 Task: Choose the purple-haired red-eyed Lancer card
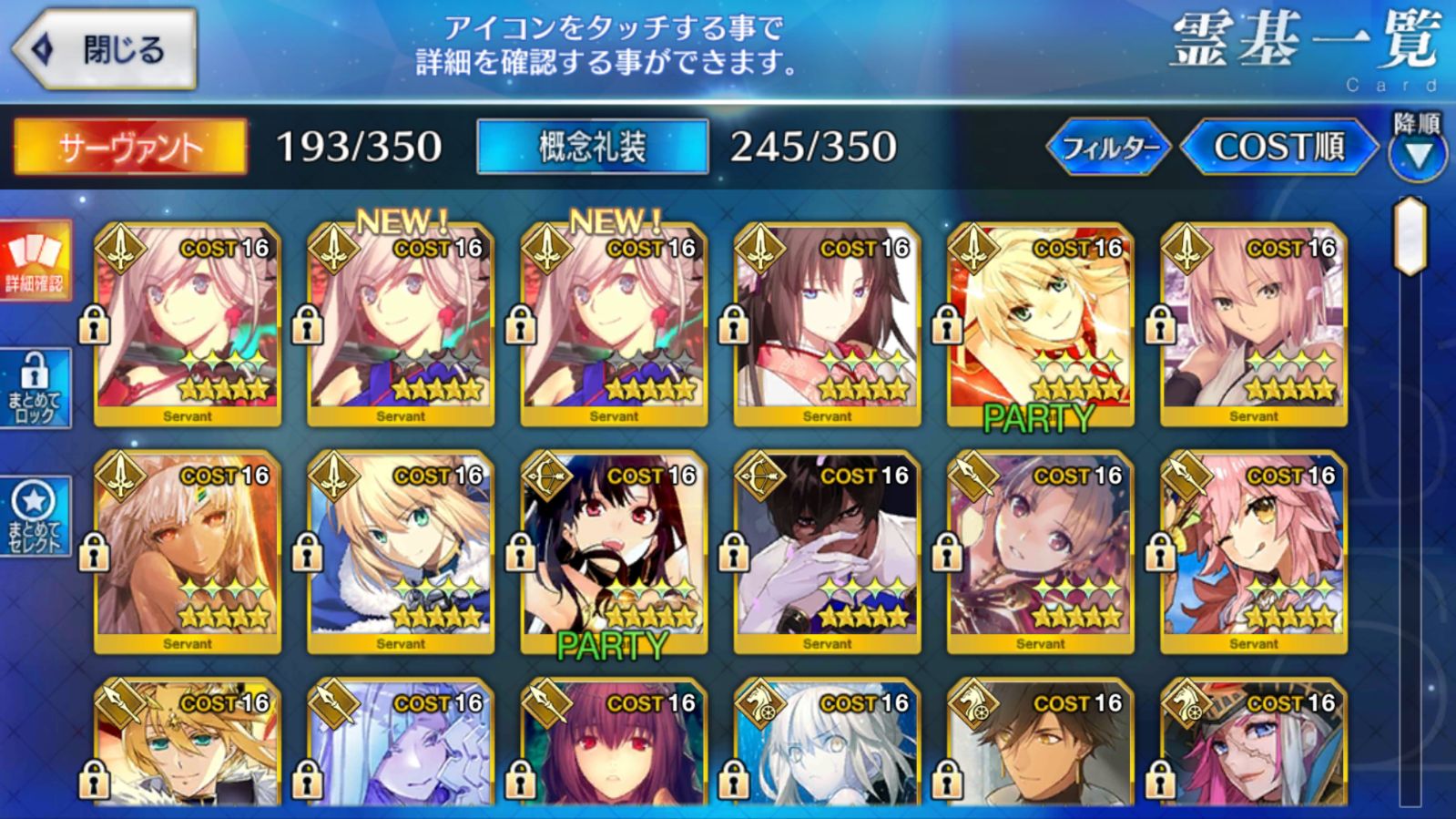[x=614, y=742]
